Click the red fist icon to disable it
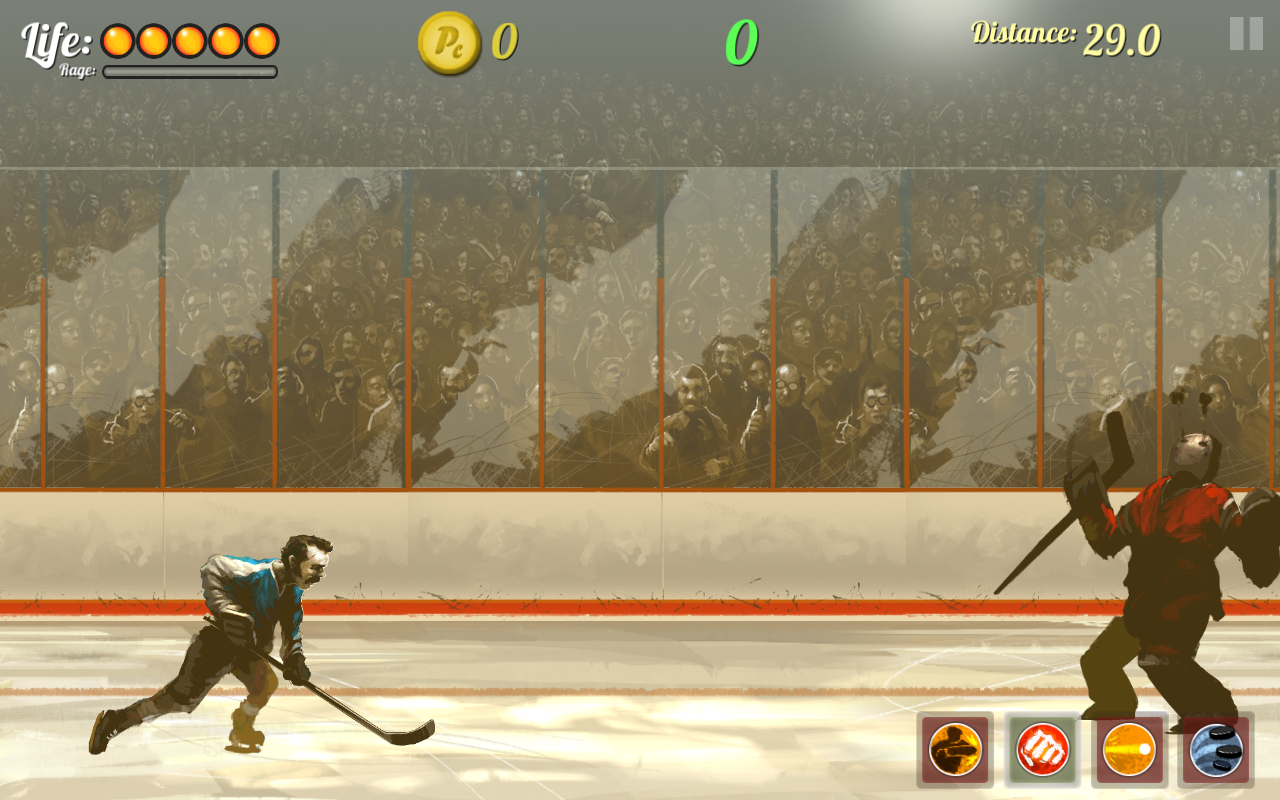The height and width of the screenshot is (800, 1280). coord(1041,747)
